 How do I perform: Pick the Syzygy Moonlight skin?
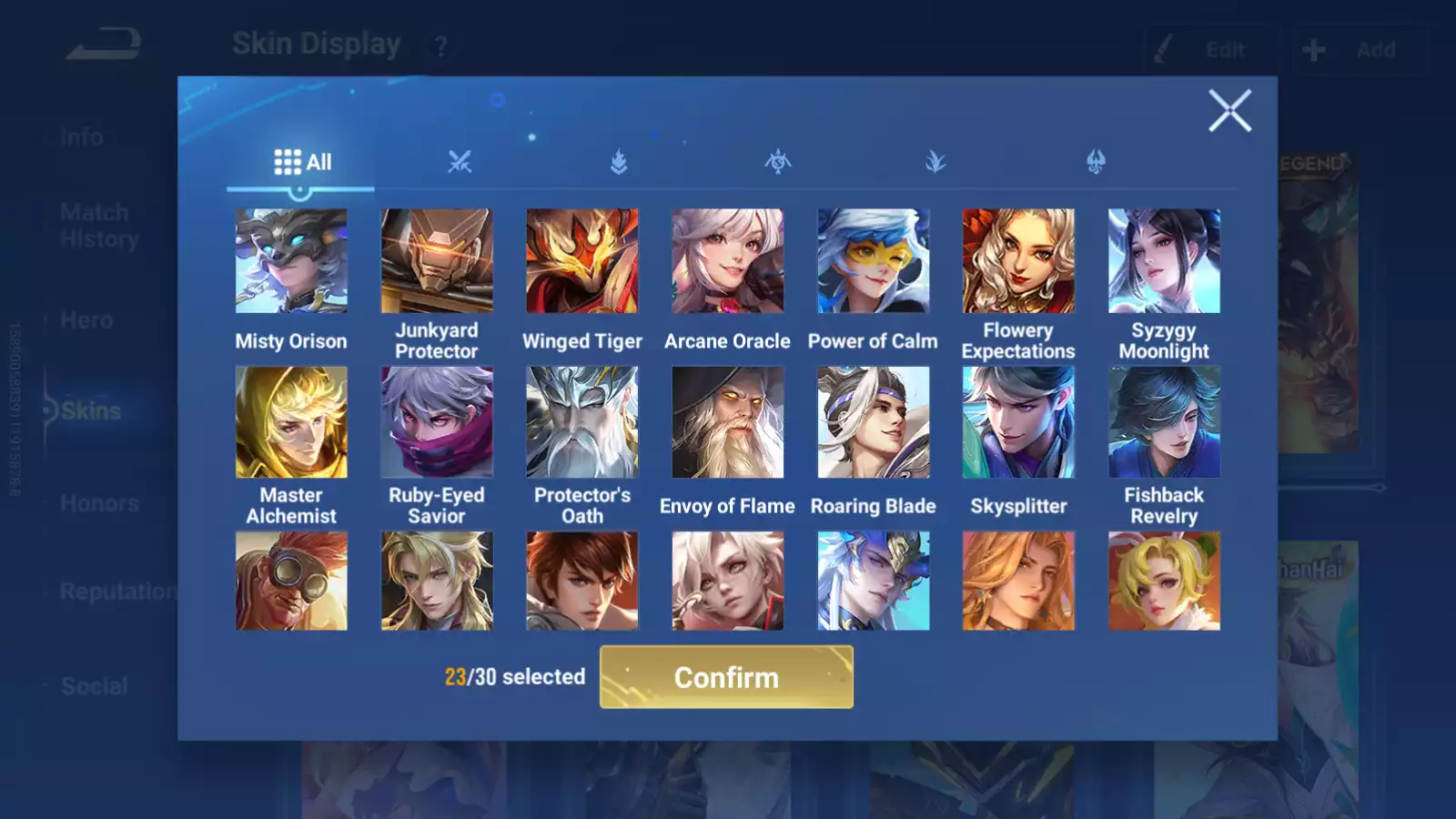[x=1164, y=261]
